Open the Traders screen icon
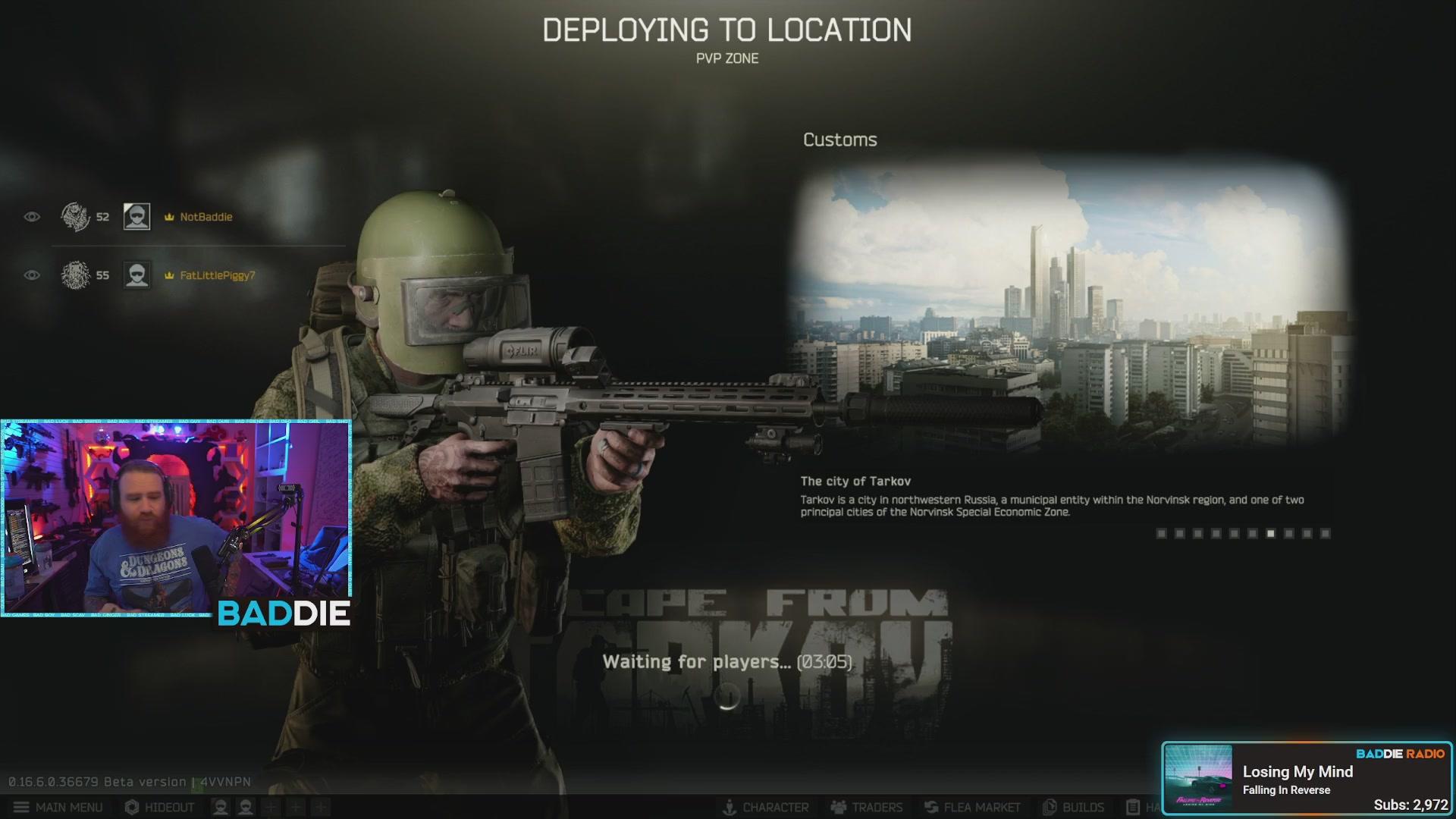This screenshot has width=1456, height=819. (837, 807)
